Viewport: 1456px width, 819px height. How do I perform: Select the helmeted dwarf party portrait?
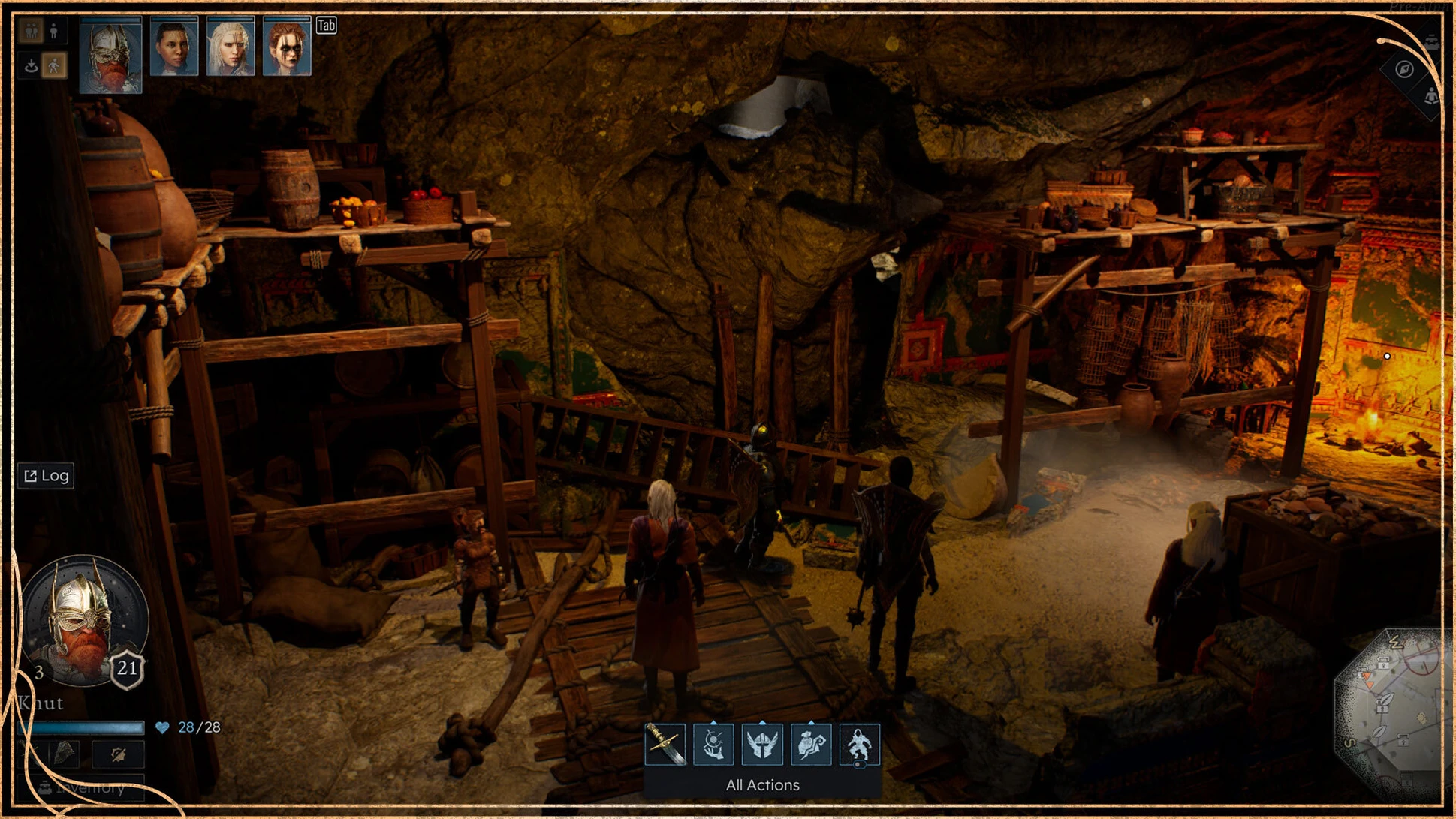click(110, 55)
